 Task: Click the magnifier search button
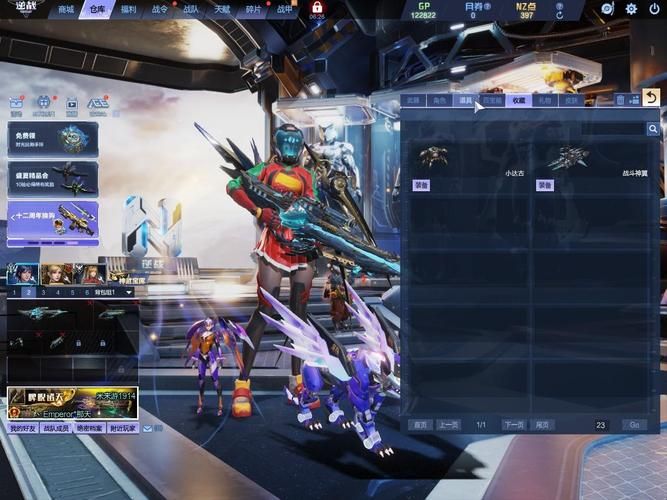click(x=653, y=129)
